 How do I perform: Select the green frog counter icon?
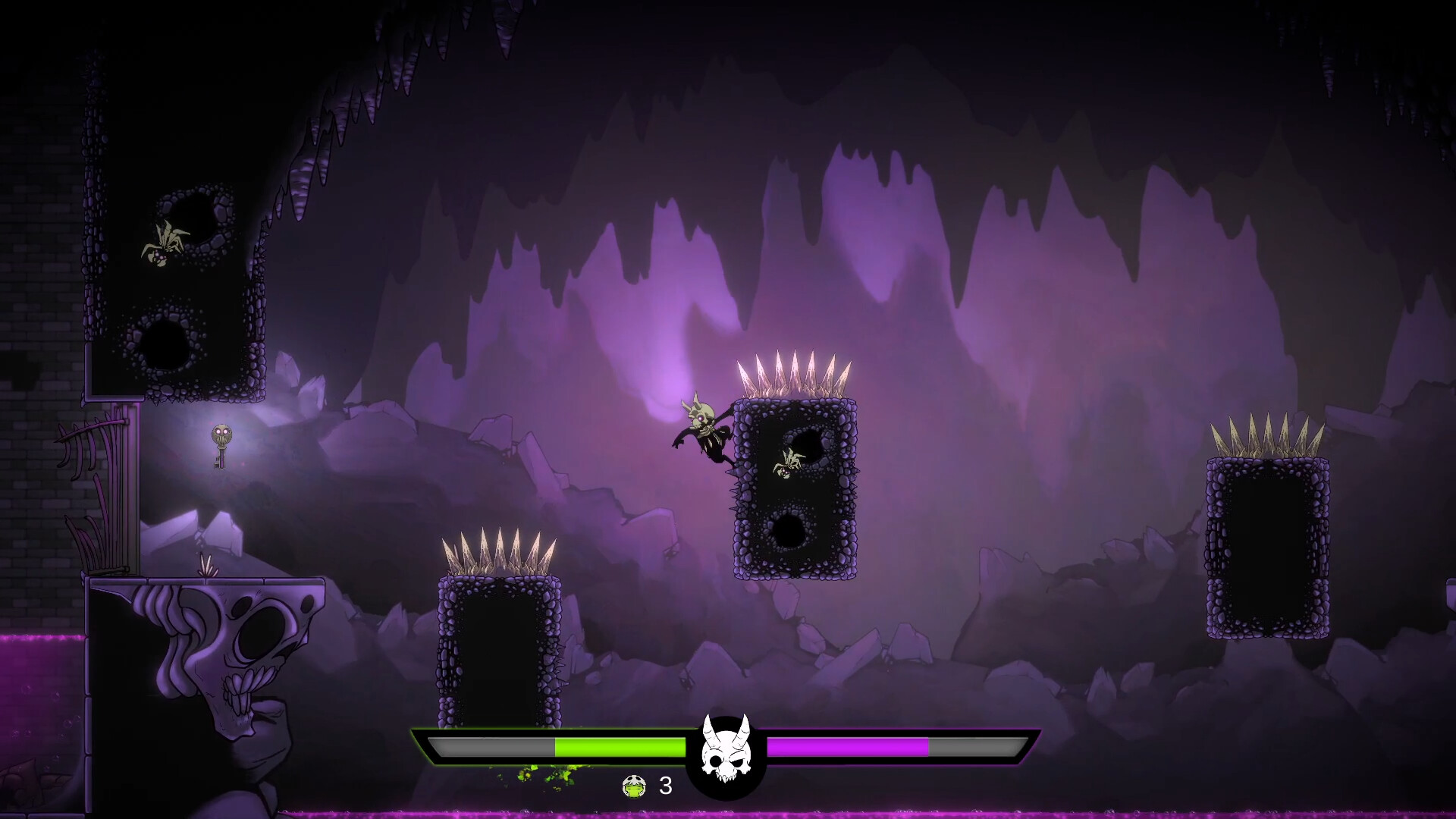(x=634, y=787)
